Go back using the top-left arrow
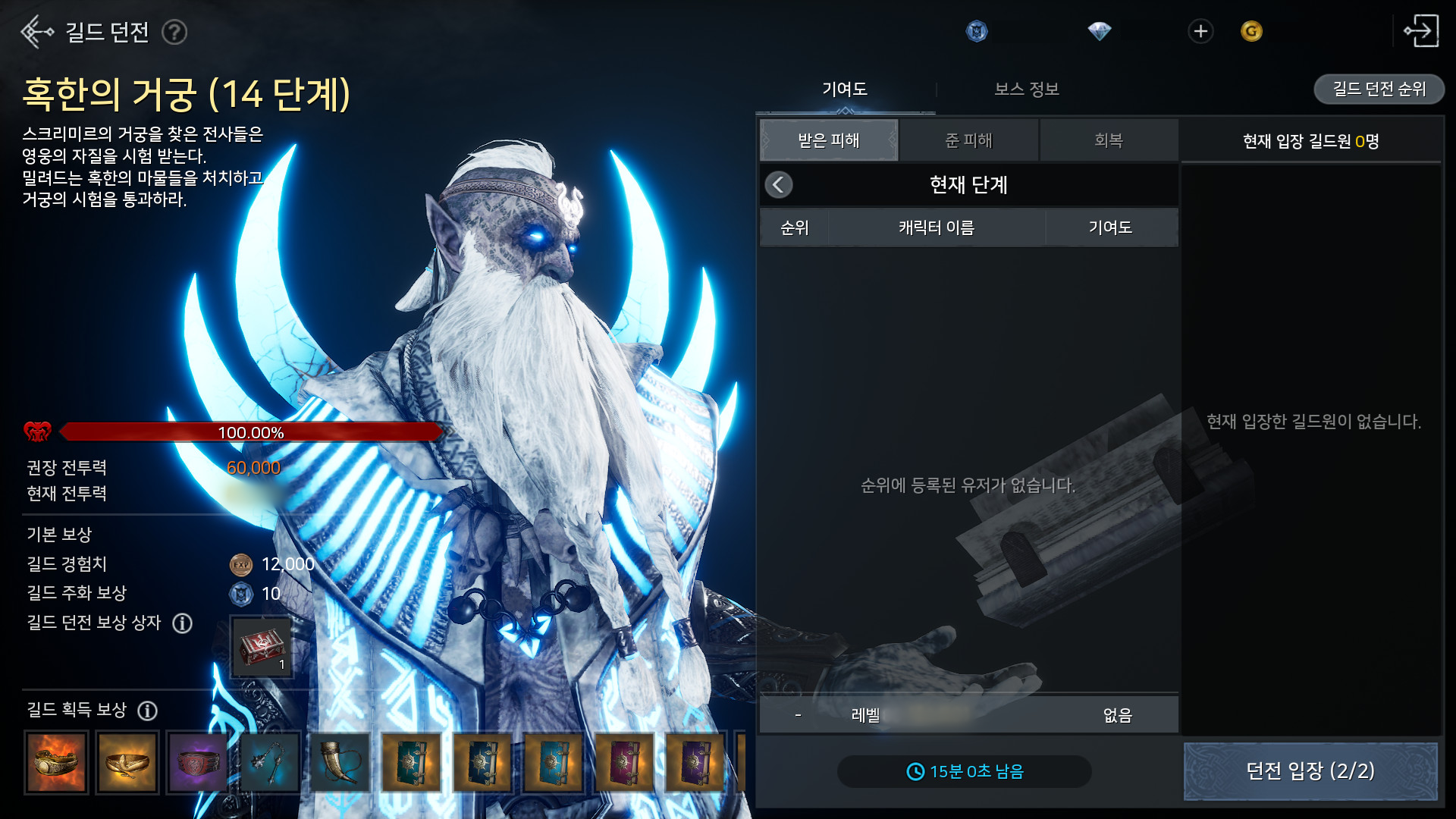Screen dimensions: 1456x819 coord(36,32)
